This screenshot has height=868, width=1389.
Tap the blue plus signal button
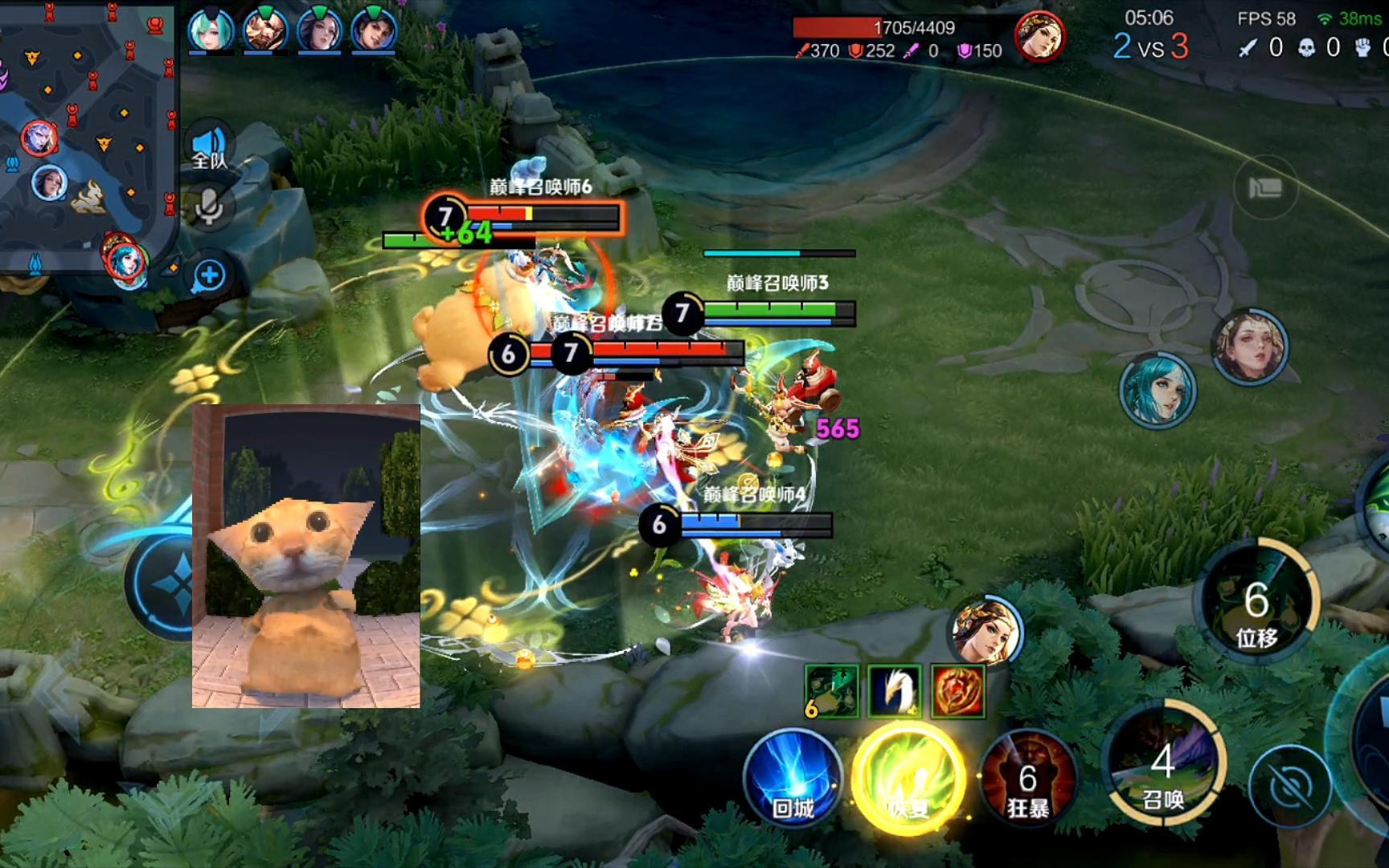click(x=209, y=276)
